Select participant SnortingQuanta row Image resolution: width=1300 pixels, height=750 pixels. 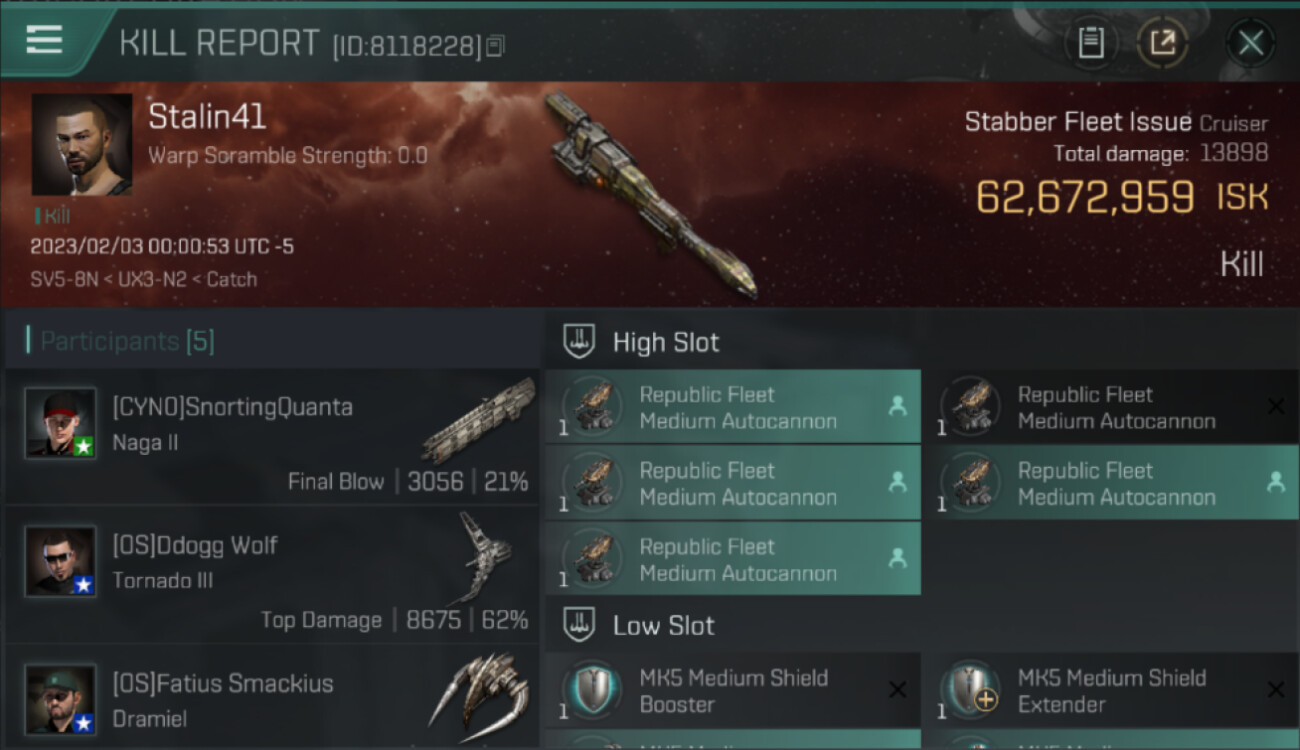272,438
